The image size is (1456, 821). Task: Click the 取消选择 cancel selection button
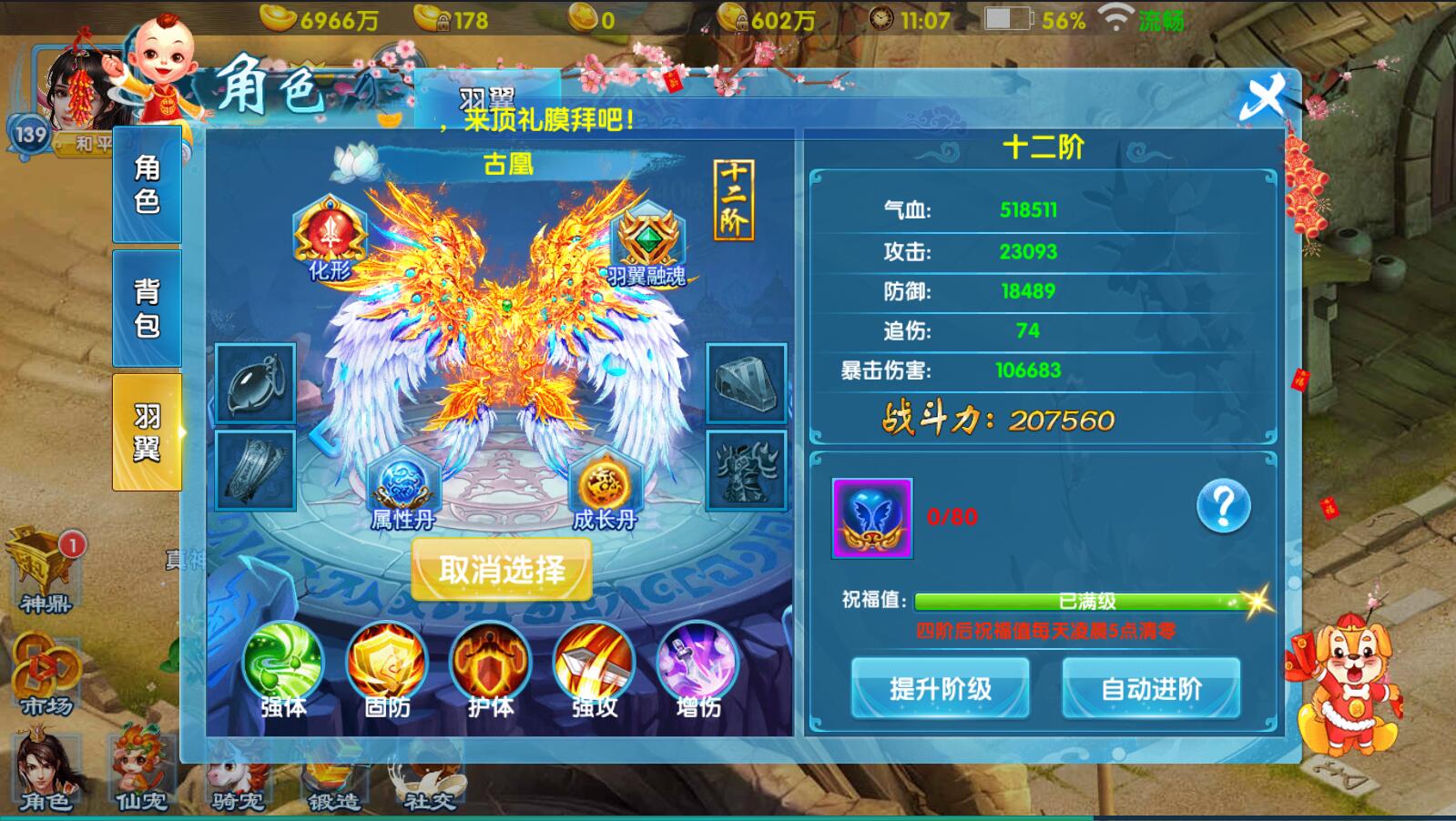click(x=502, y=569)
